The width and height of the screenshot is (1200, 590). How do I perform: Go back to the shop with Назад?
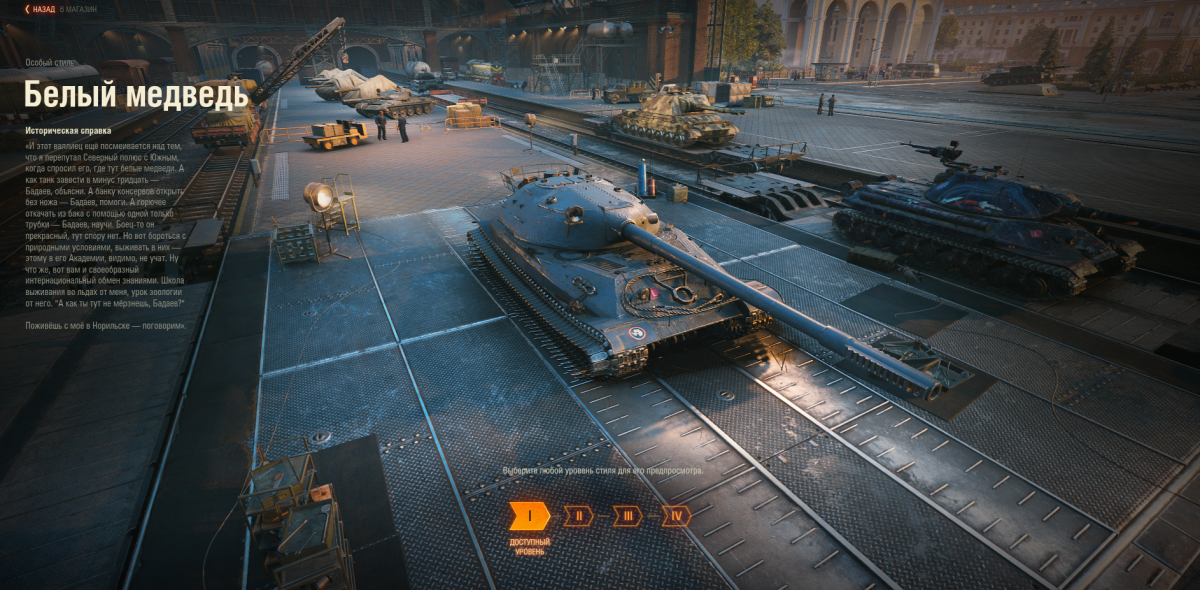(42, 9)
